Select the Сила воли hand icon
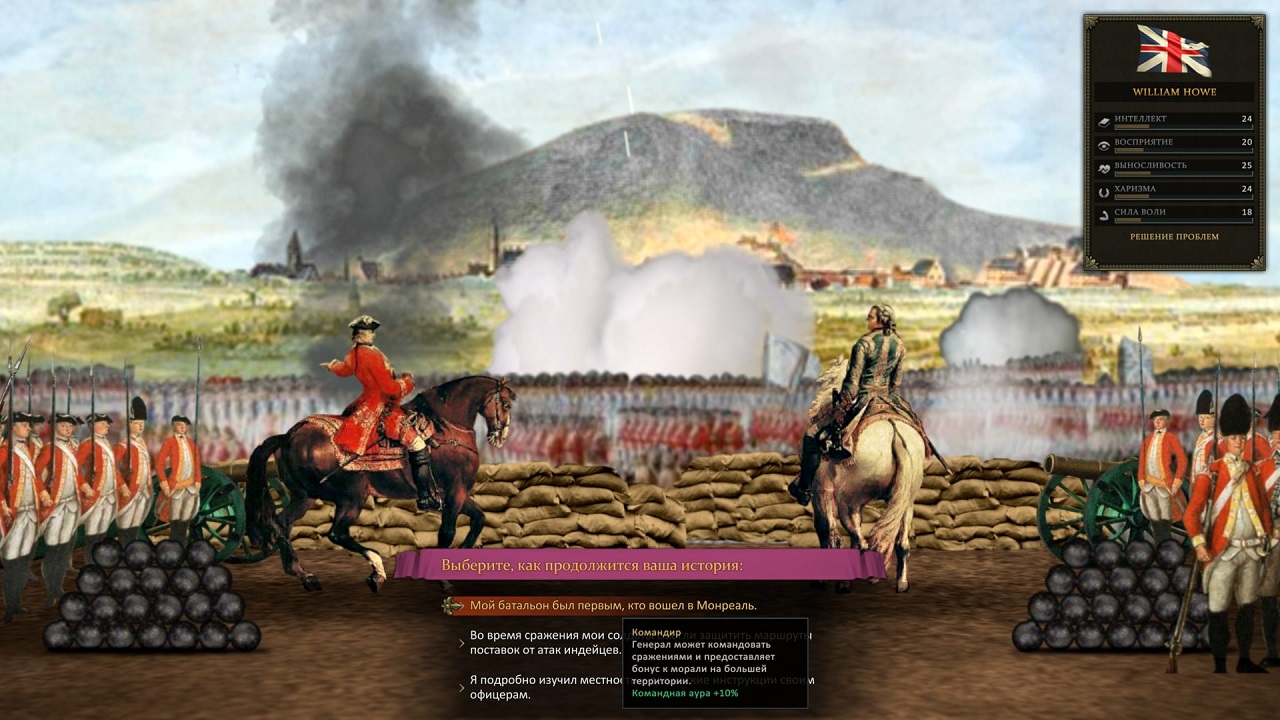 tap(1104, 213)
